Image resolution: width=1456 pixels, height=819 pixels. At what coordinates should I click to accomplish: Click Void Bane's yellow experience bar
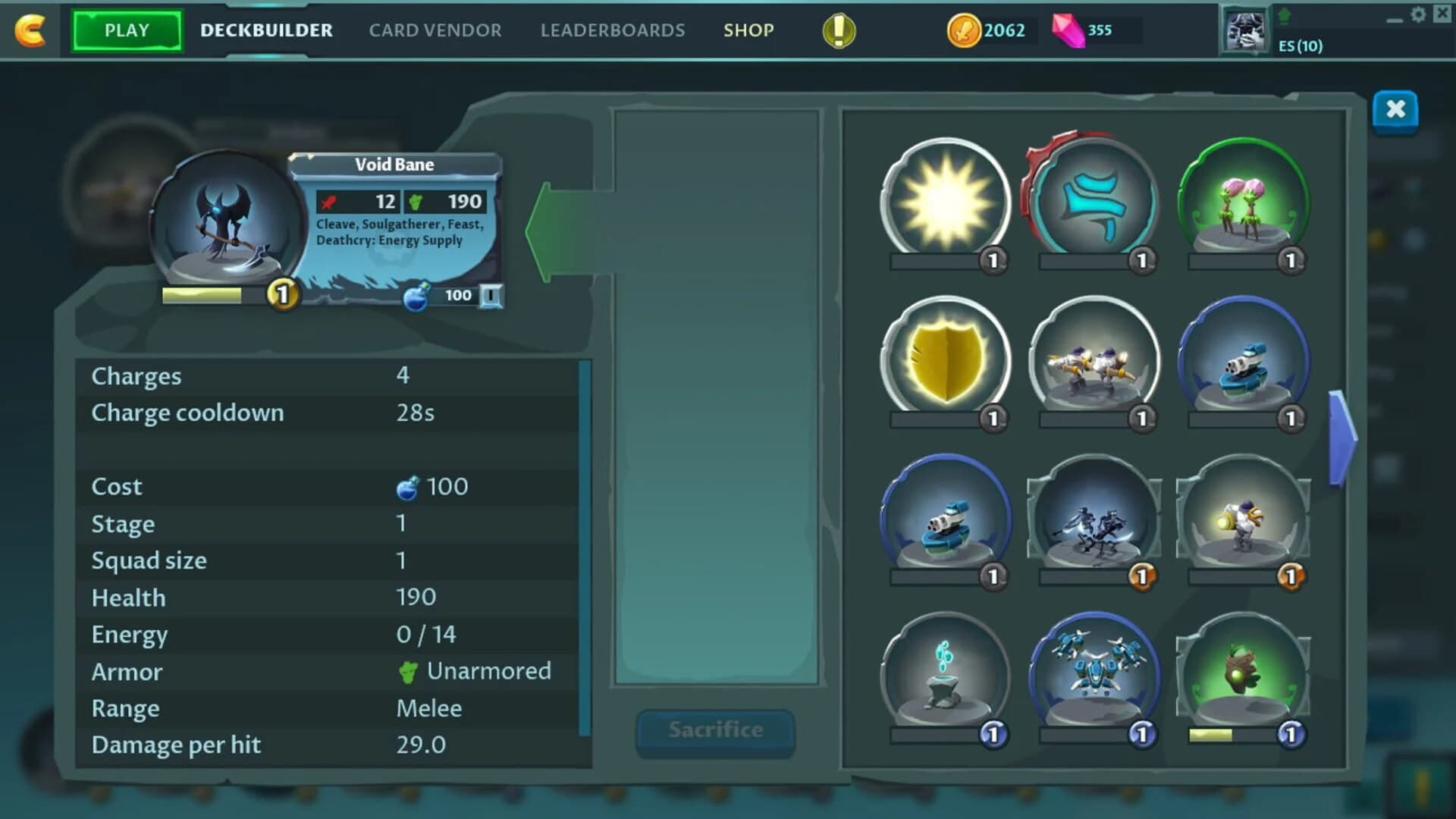(x=201, y=294)
